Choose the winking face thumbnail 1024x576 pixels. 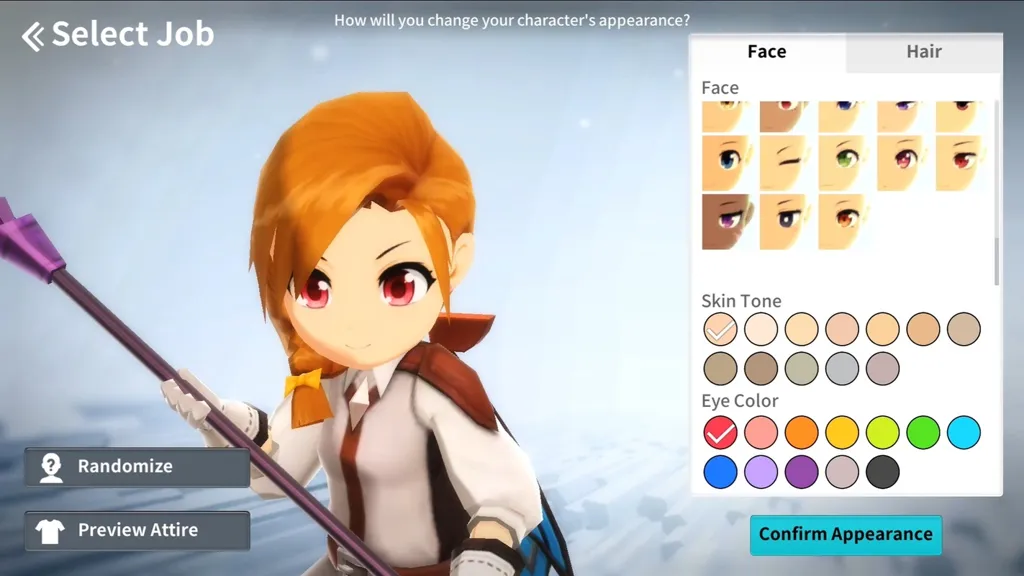point(786,163)
